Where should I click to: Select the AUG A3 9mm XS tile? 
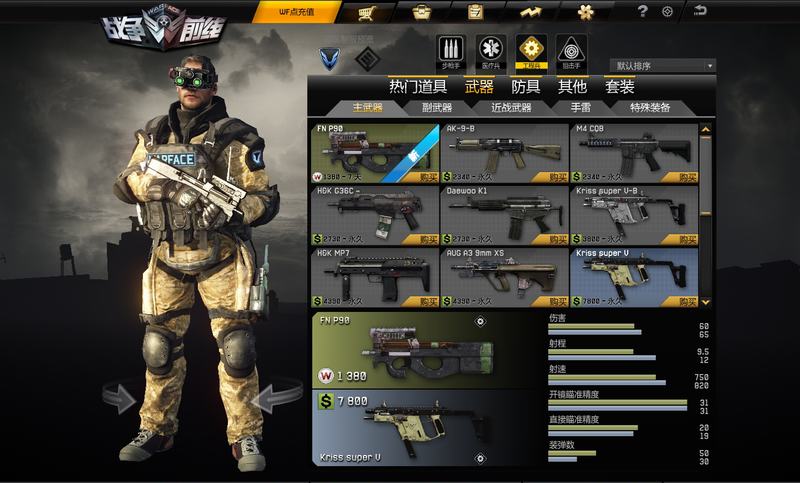click(502, 277)
